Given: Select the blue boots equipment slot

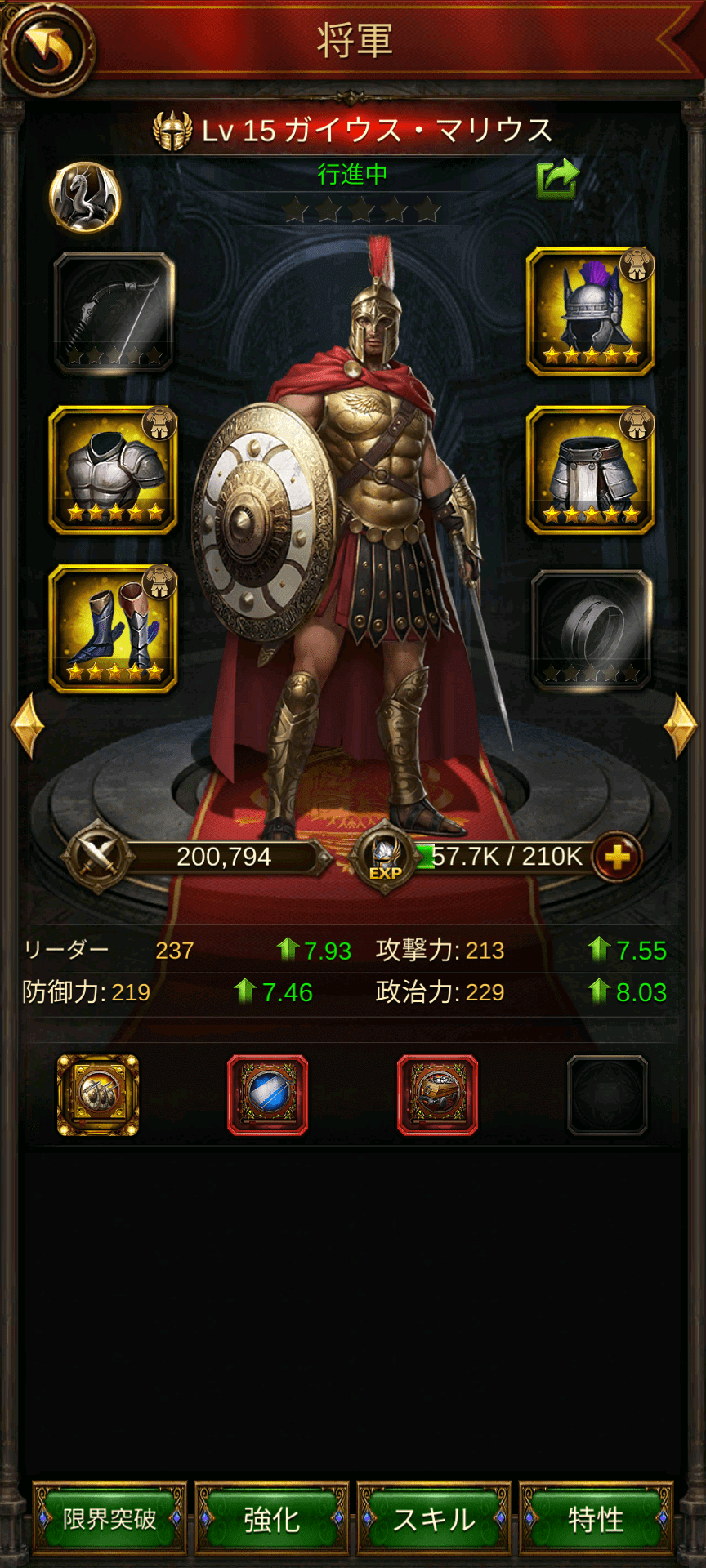Looking at the screenshot, I should tap(114, 629).
